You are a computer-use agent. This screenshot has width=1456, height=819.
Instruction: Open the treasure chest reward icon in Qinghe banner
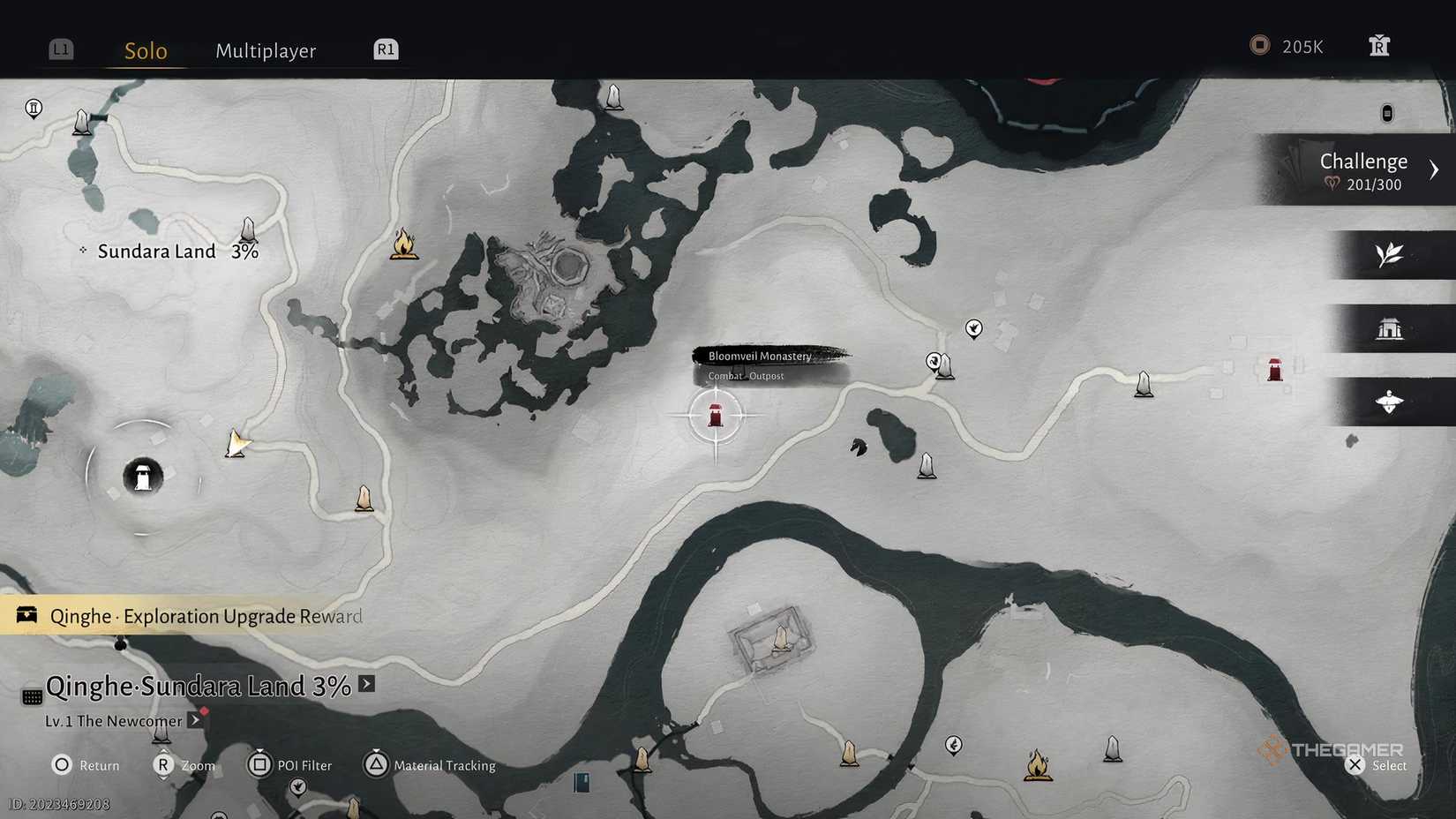26,615
